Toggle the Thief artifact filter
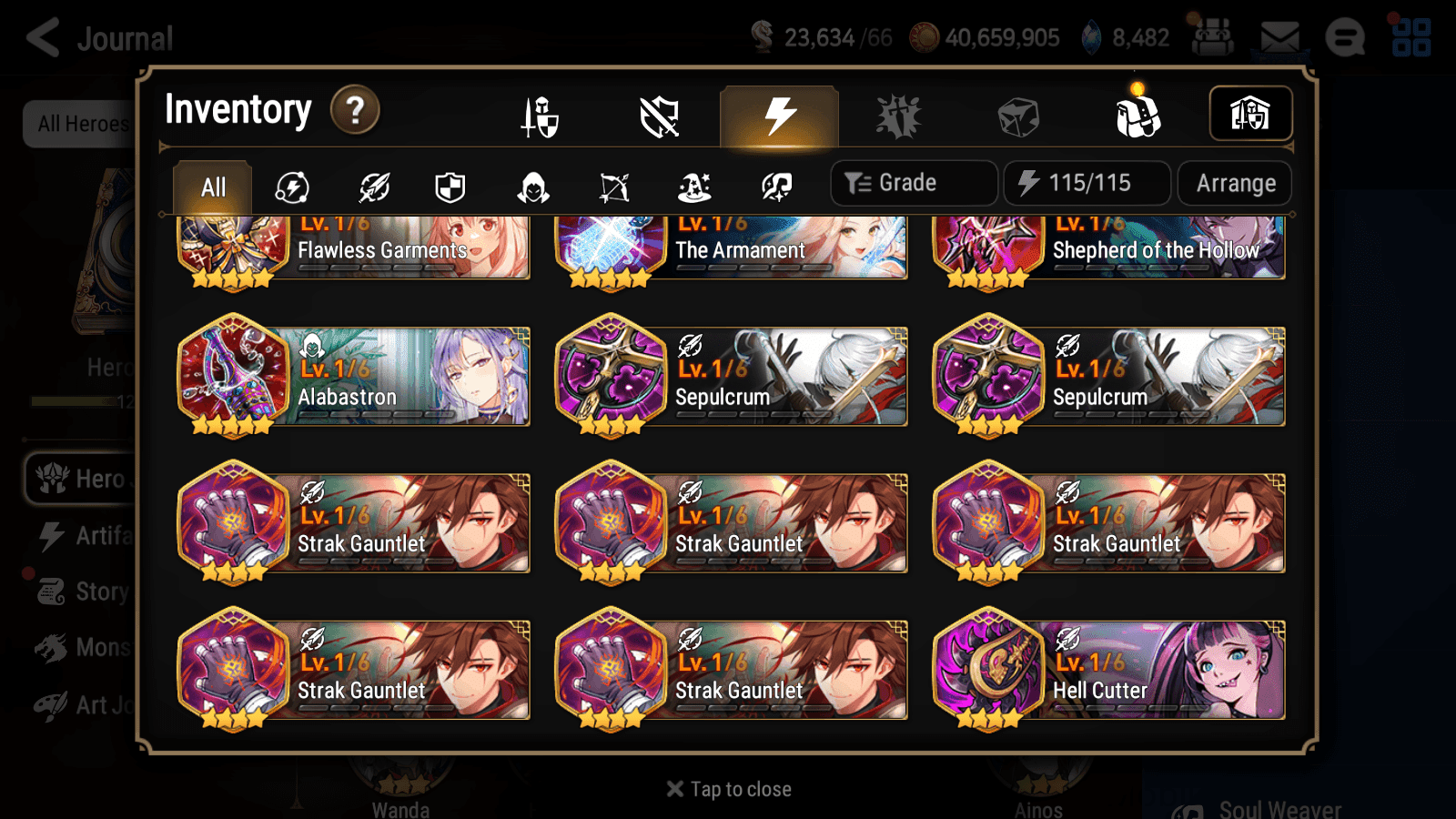The image size is (1456, 819). tap(533, 187)
